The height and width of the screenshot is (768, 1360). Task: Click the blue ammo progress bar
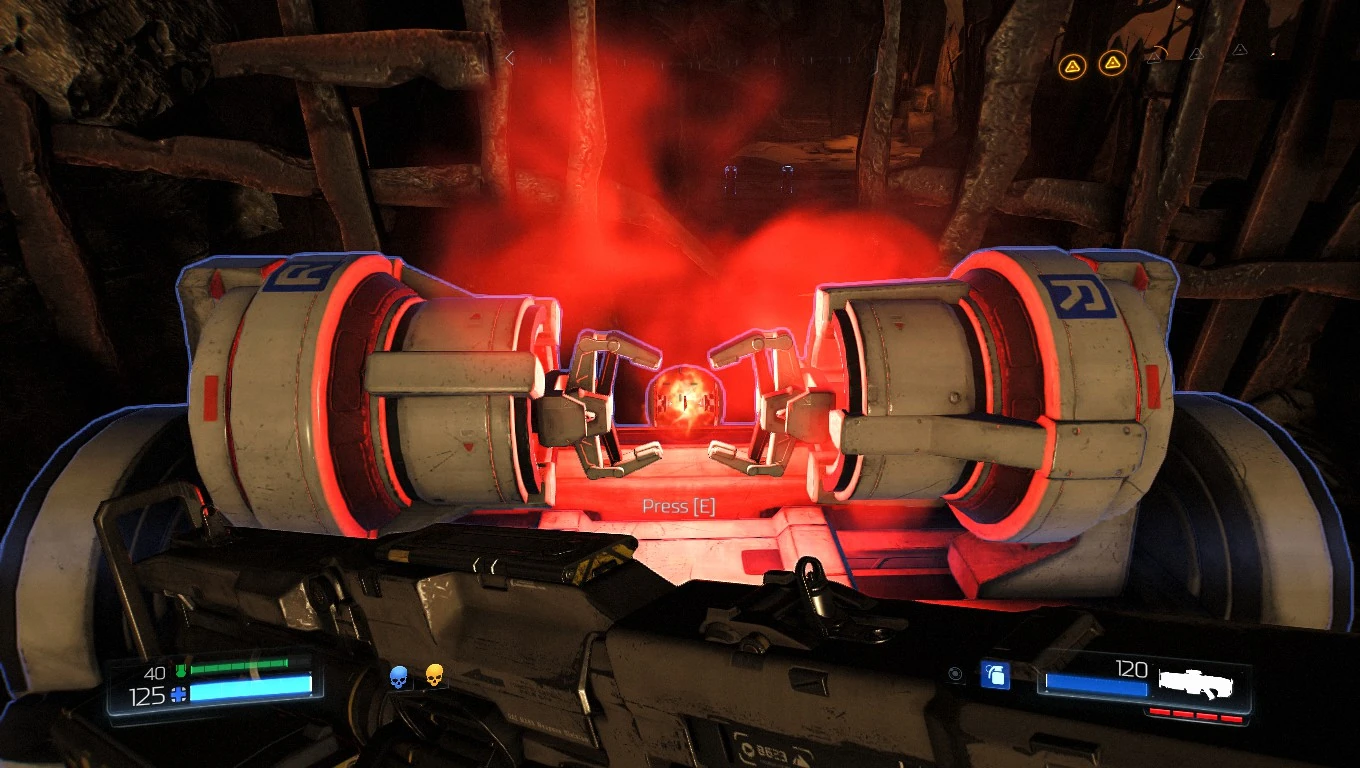(1095, 684)
